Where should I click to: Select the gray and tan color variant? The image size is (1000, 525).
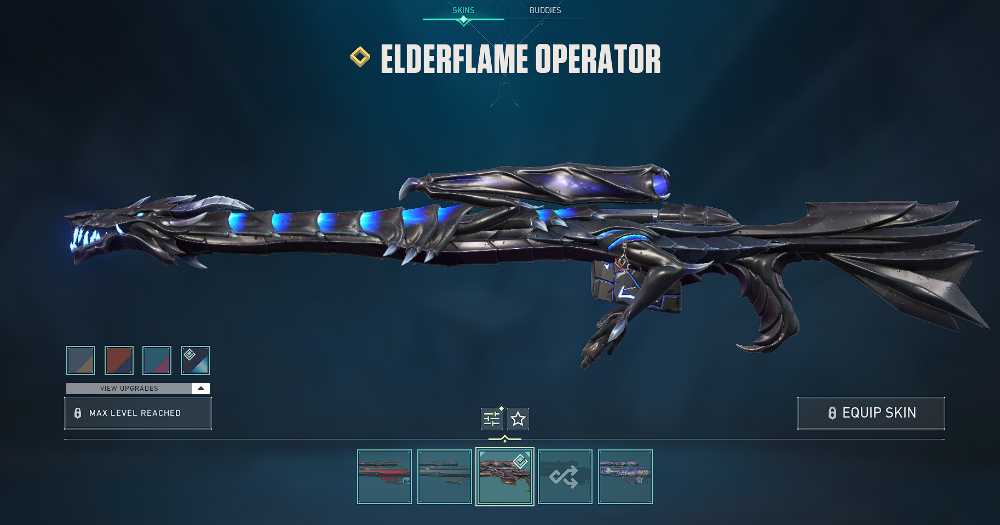tap(80, 360)
